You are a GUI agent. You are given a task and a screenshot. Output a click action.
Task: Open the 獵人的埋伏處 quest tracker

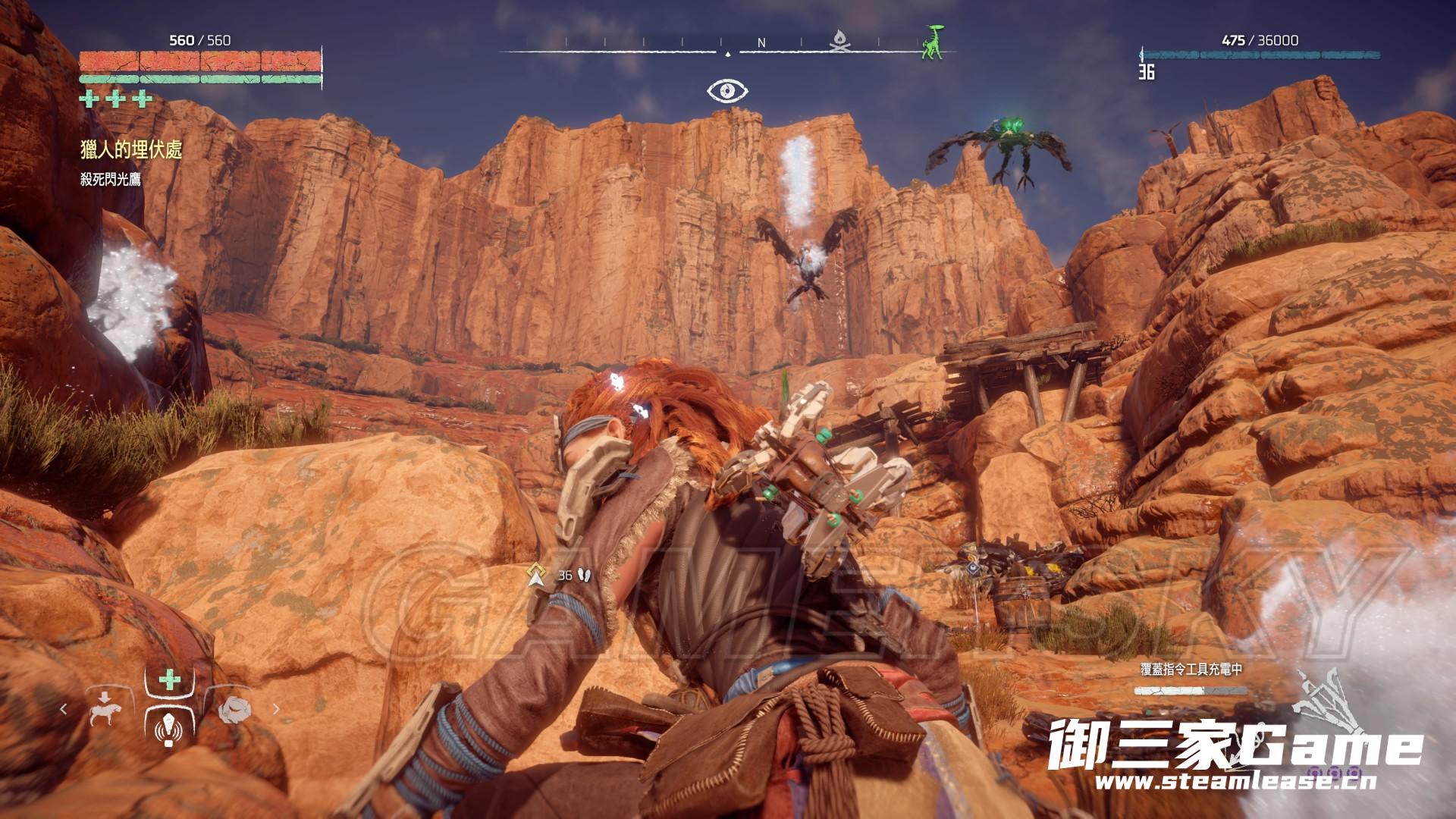(131, 150)
